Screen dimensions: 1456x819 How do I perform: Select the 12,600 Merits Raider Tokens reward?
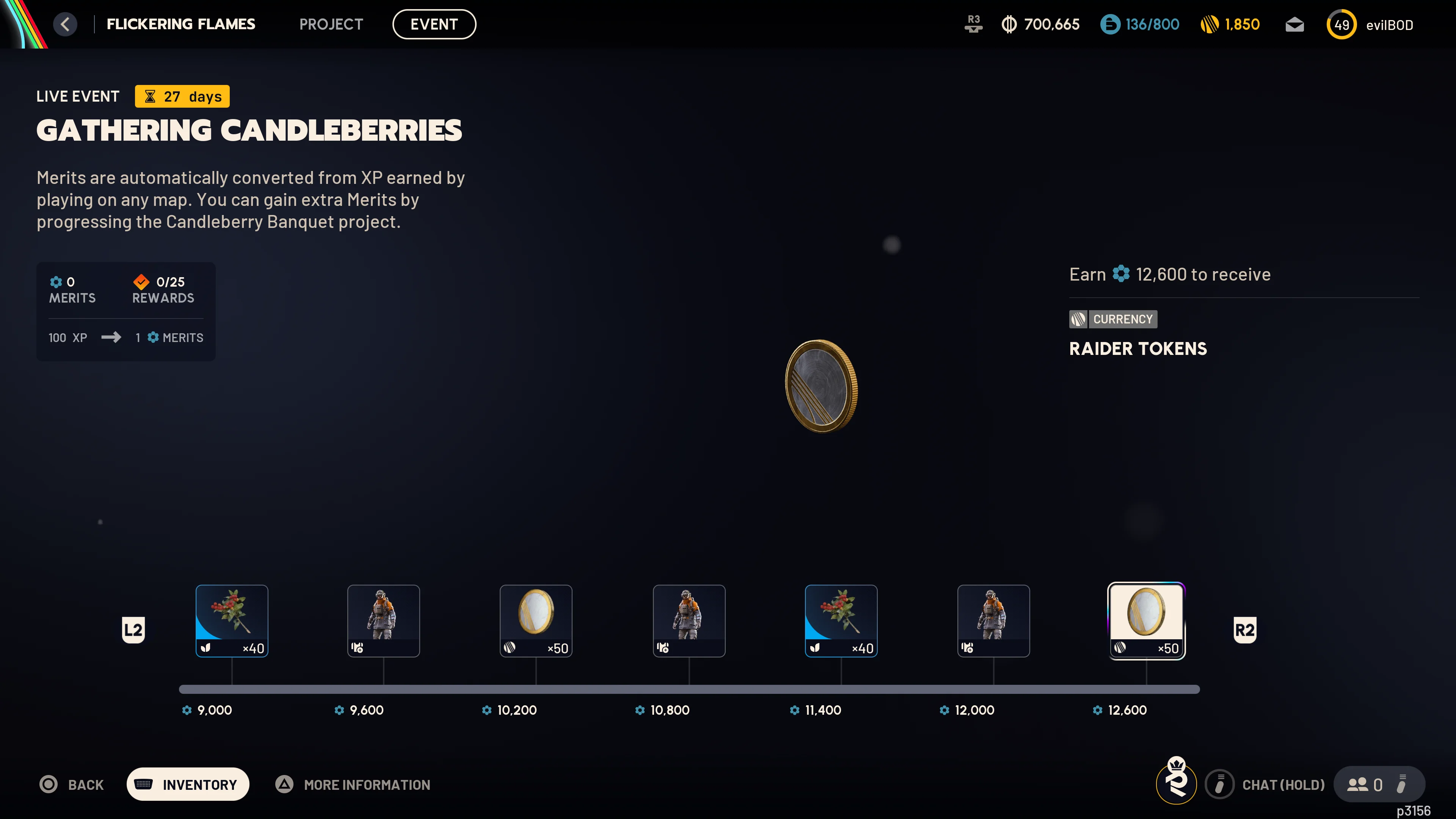(1146, 621)
